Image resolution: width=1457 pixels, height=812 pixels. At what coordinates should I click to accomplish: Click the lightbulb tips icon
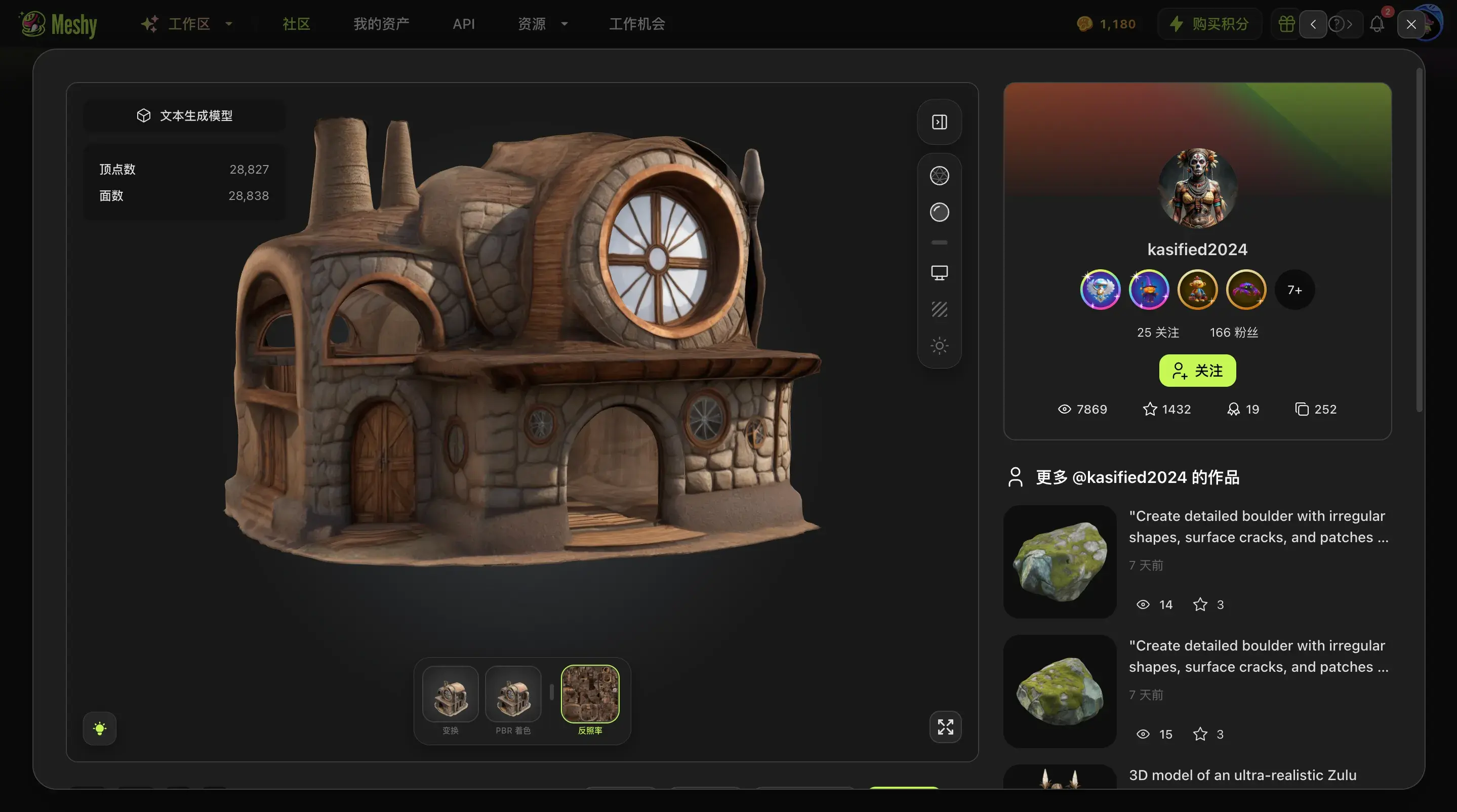(x=100, y=728)
